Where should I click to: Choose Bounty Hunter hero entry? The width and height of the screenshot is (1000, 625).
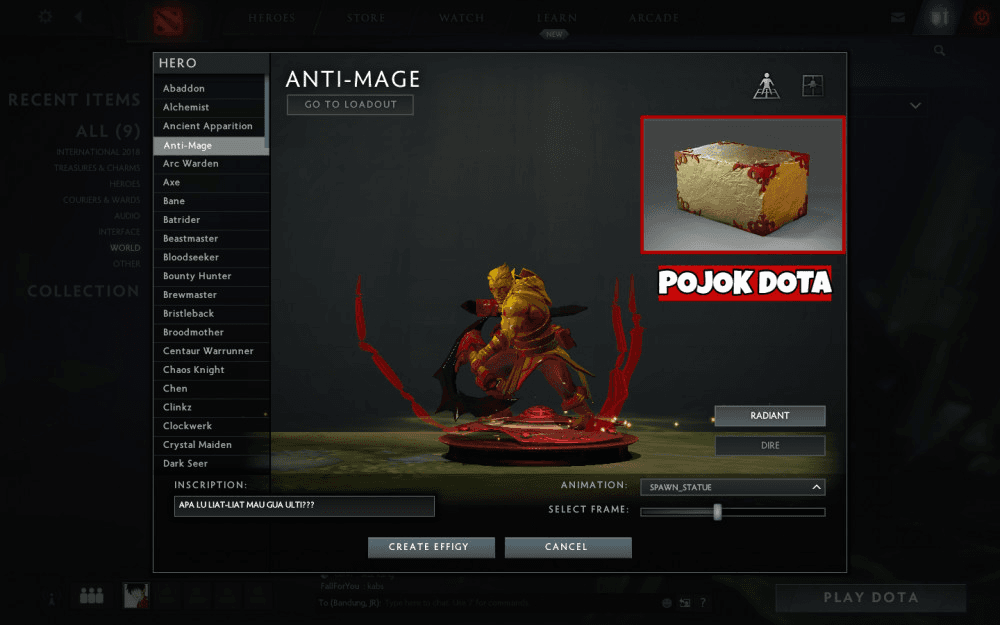tap(210, 276)
